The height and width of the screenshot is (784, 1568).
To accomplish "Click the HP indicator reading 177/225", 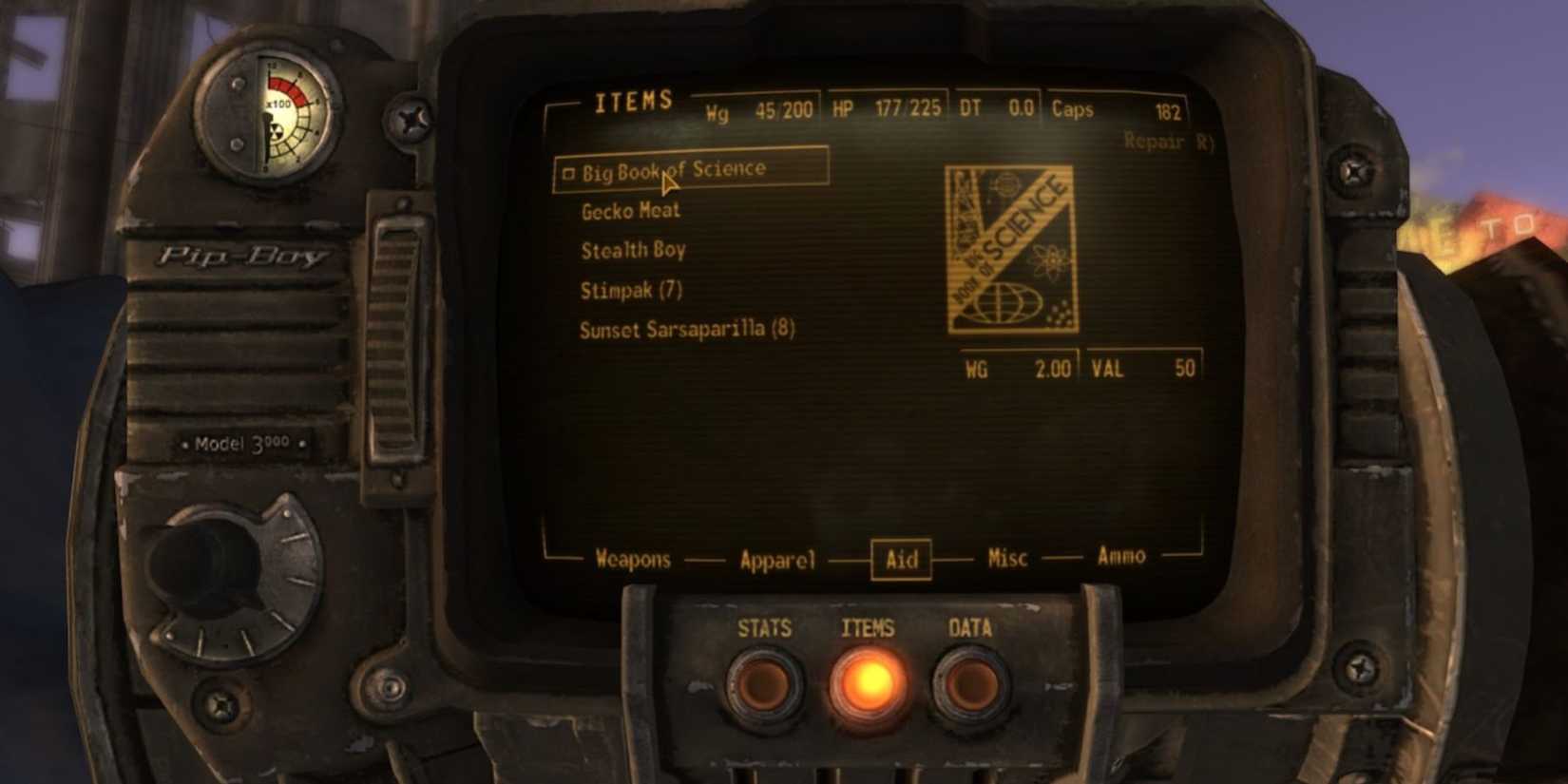I will point(889,107).
